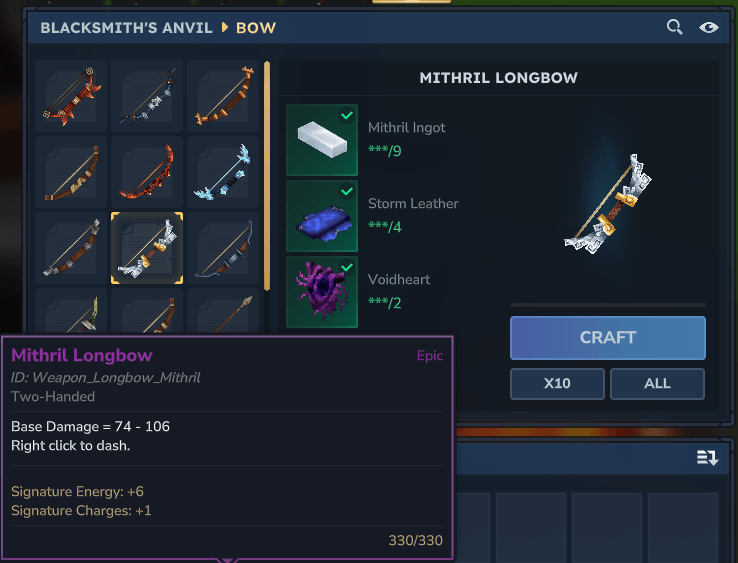Screen dimensions: 738x563
Task: Select the ornate red-and-gold bow recipe
Action: (71, 96)
